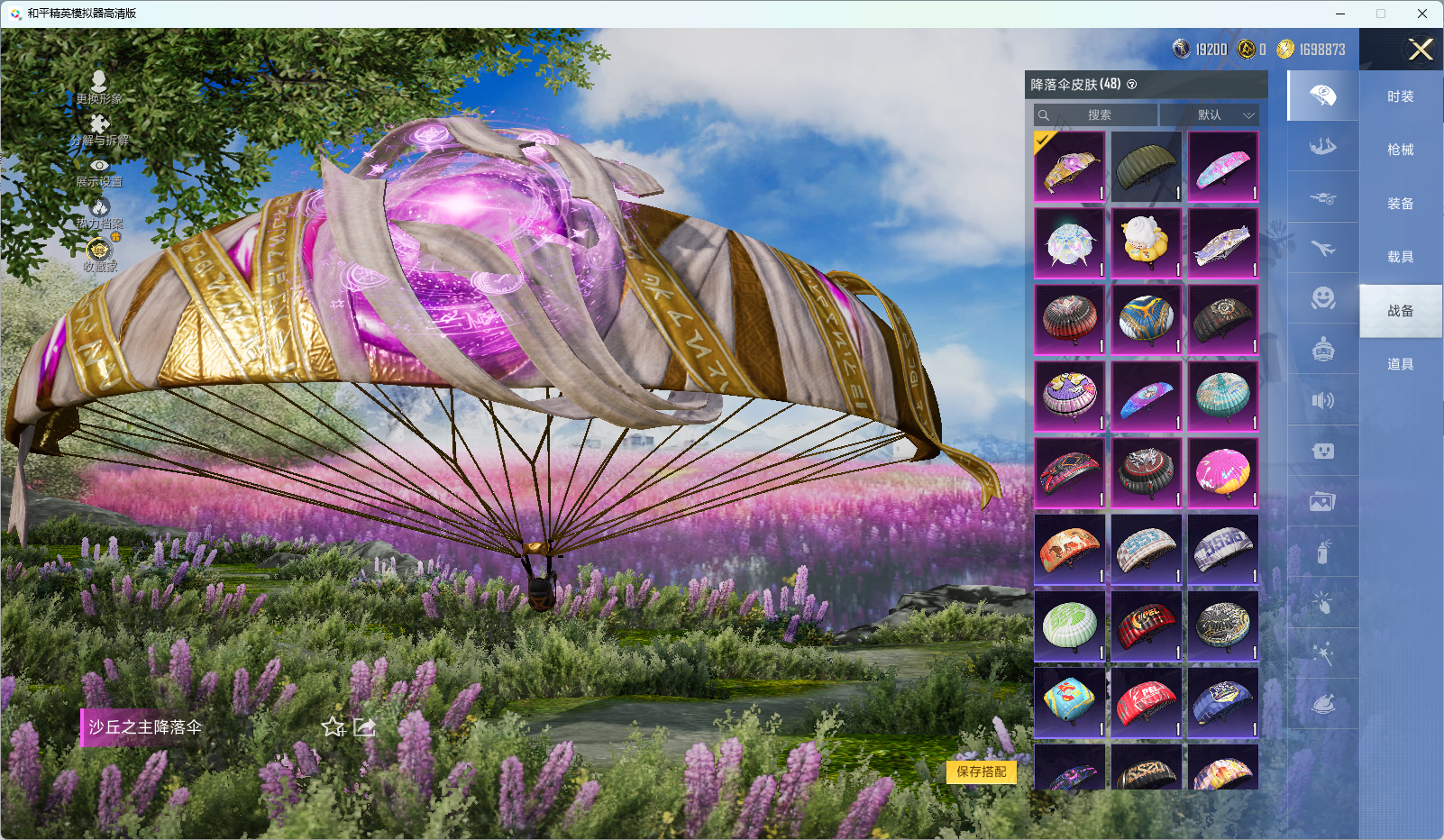Minimize the emulator window
The image size is (1444, 840).
[1340, 14]
